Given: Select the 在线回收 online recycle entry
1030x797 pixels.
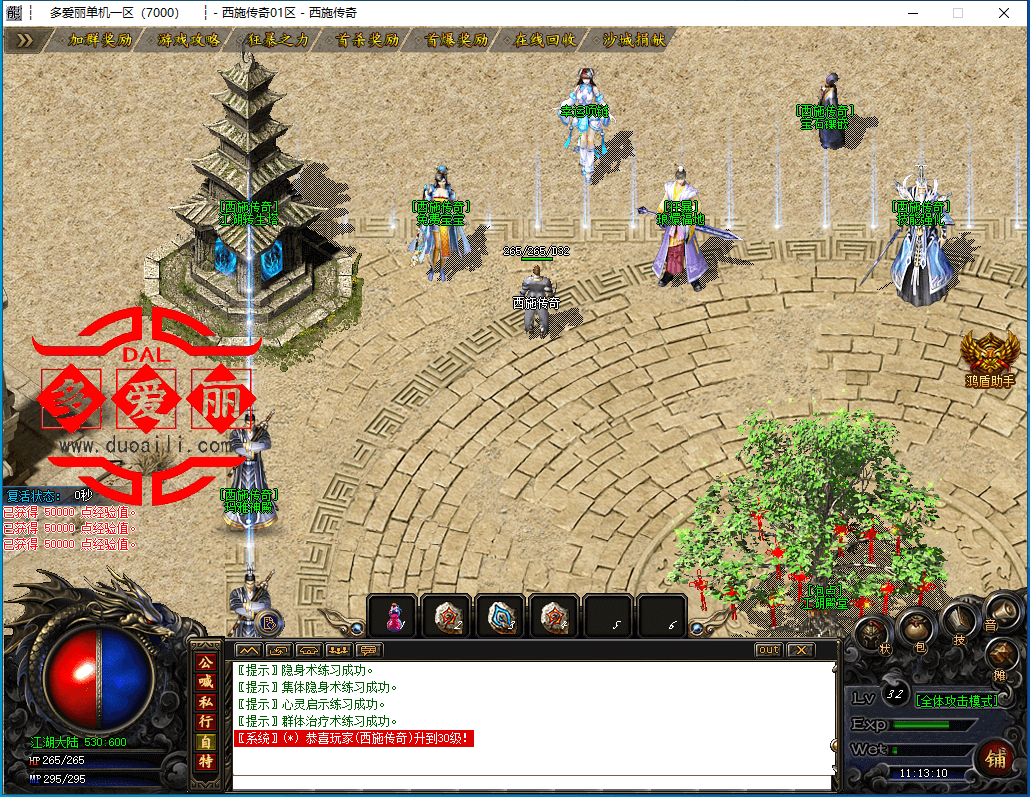Looking at the screenshot, I should 545,40.
